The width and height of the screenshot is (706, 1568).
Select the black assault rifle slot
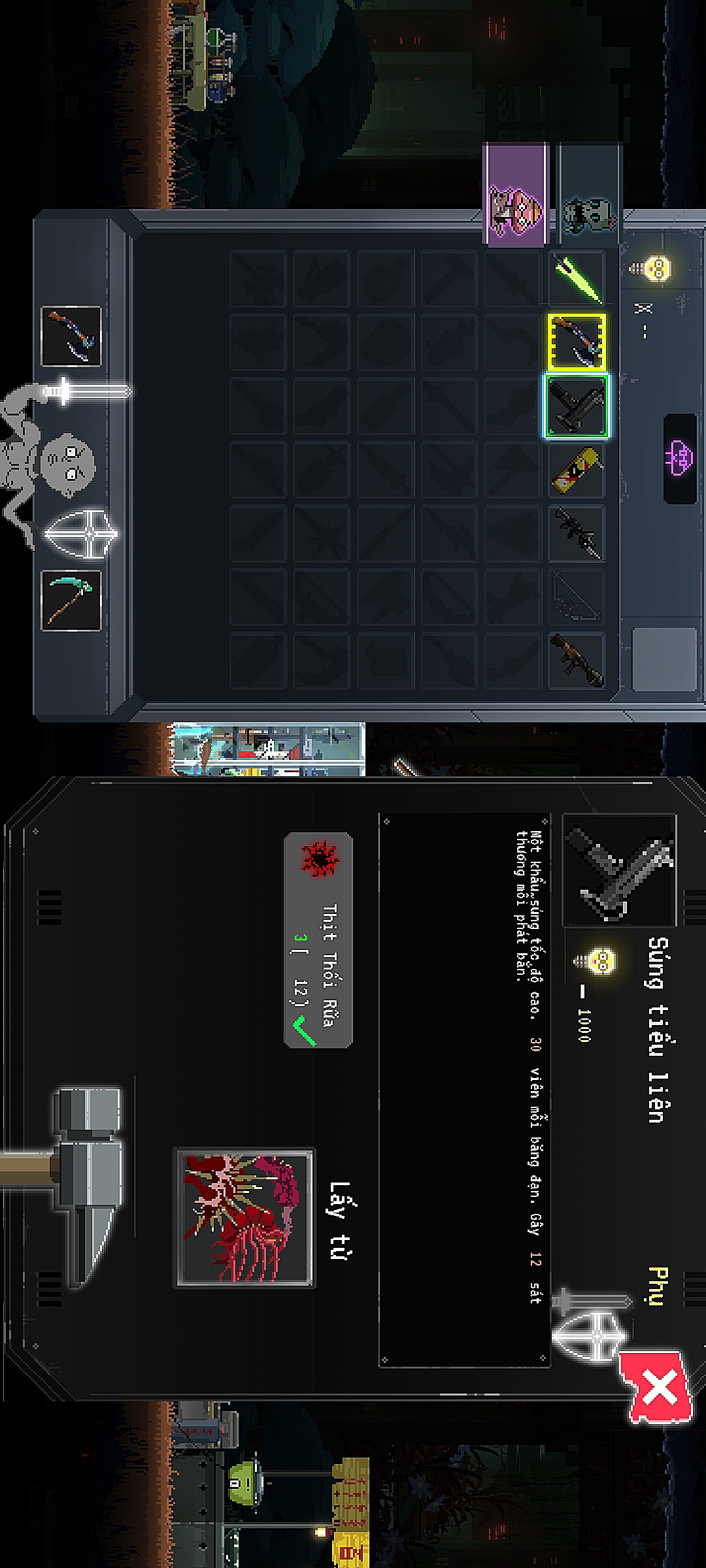(577, 533)
